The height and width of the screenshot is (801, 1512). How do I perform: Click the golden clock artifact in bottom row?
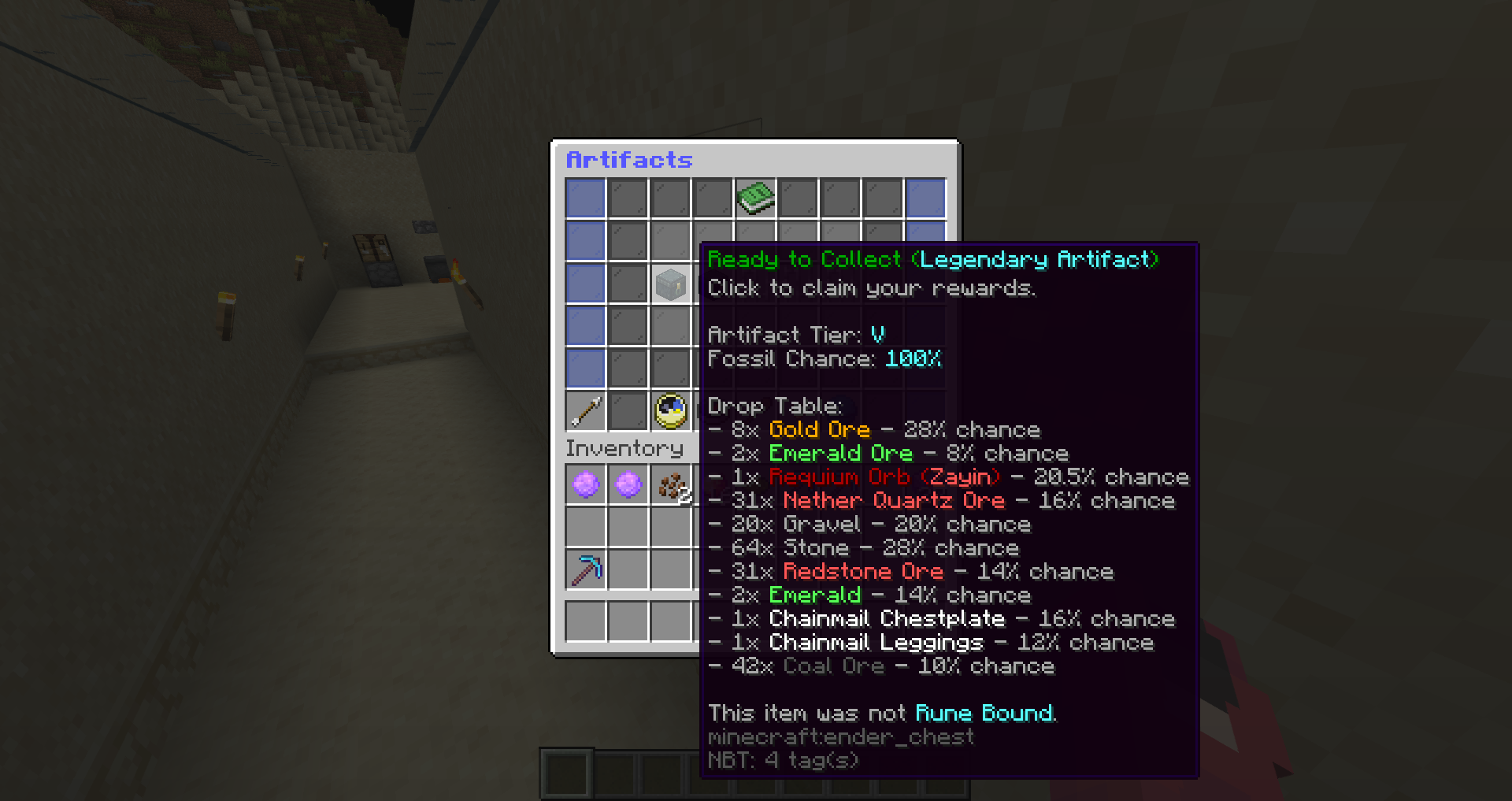pos(670,410)
